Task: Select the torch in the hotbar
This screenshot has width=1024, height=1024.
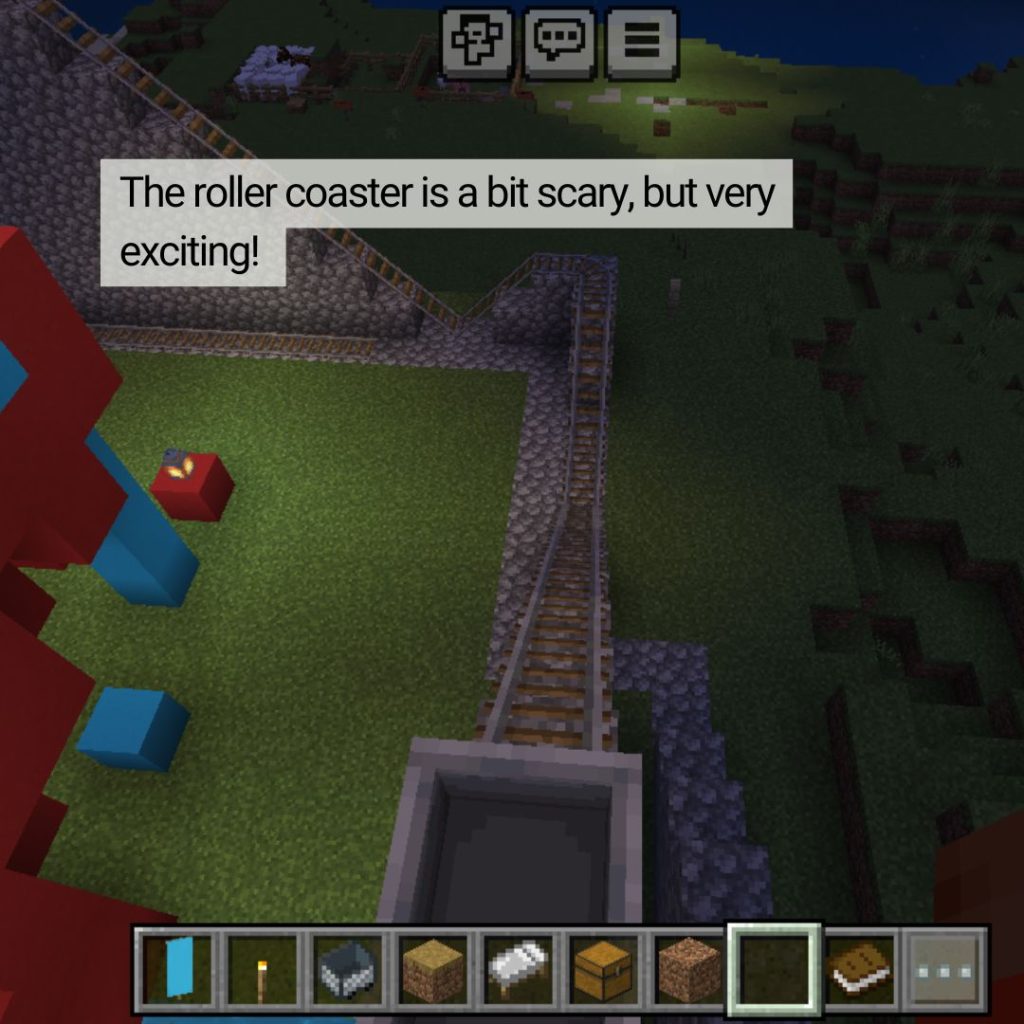Action: 264,968
